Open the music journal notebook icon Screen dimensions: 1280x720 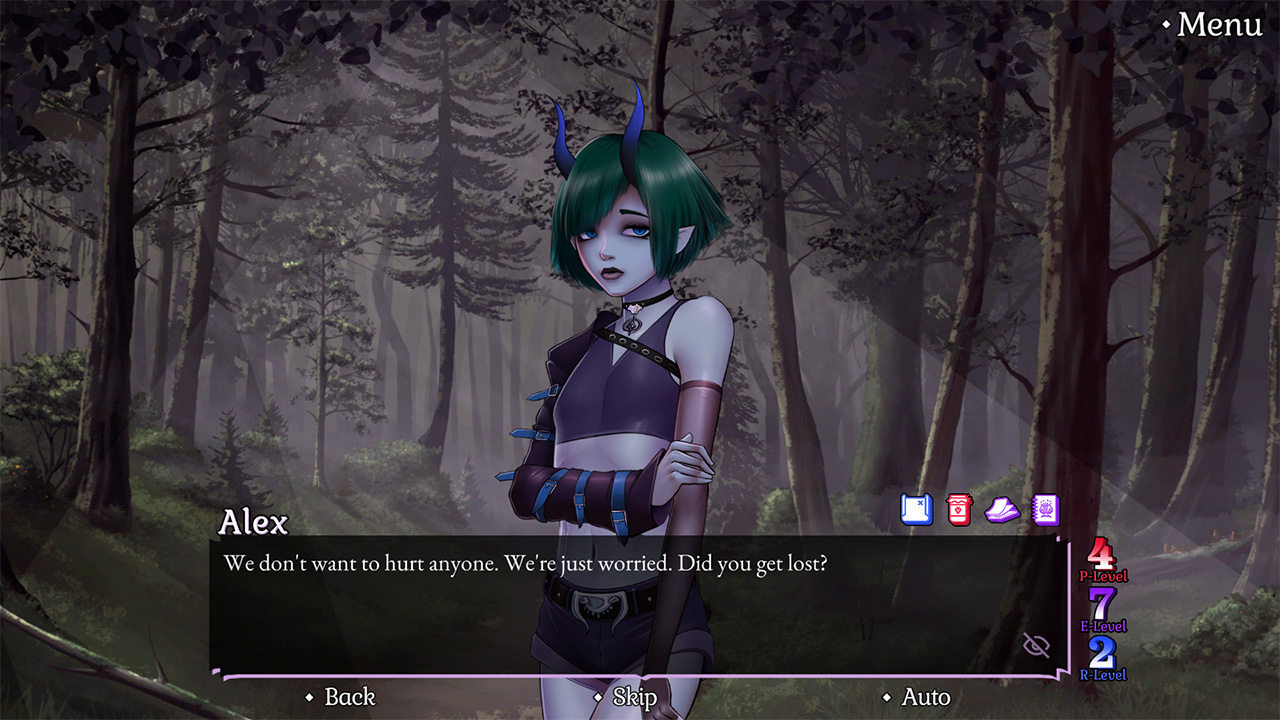point(1048,510)
